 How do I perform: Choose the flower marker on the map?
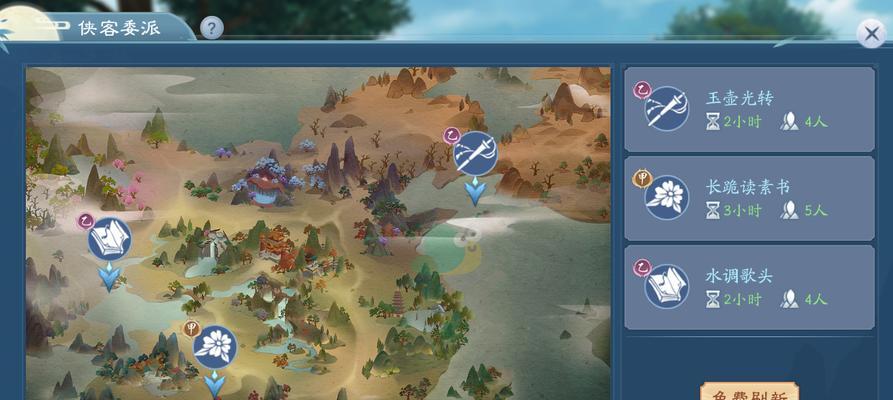214,346
